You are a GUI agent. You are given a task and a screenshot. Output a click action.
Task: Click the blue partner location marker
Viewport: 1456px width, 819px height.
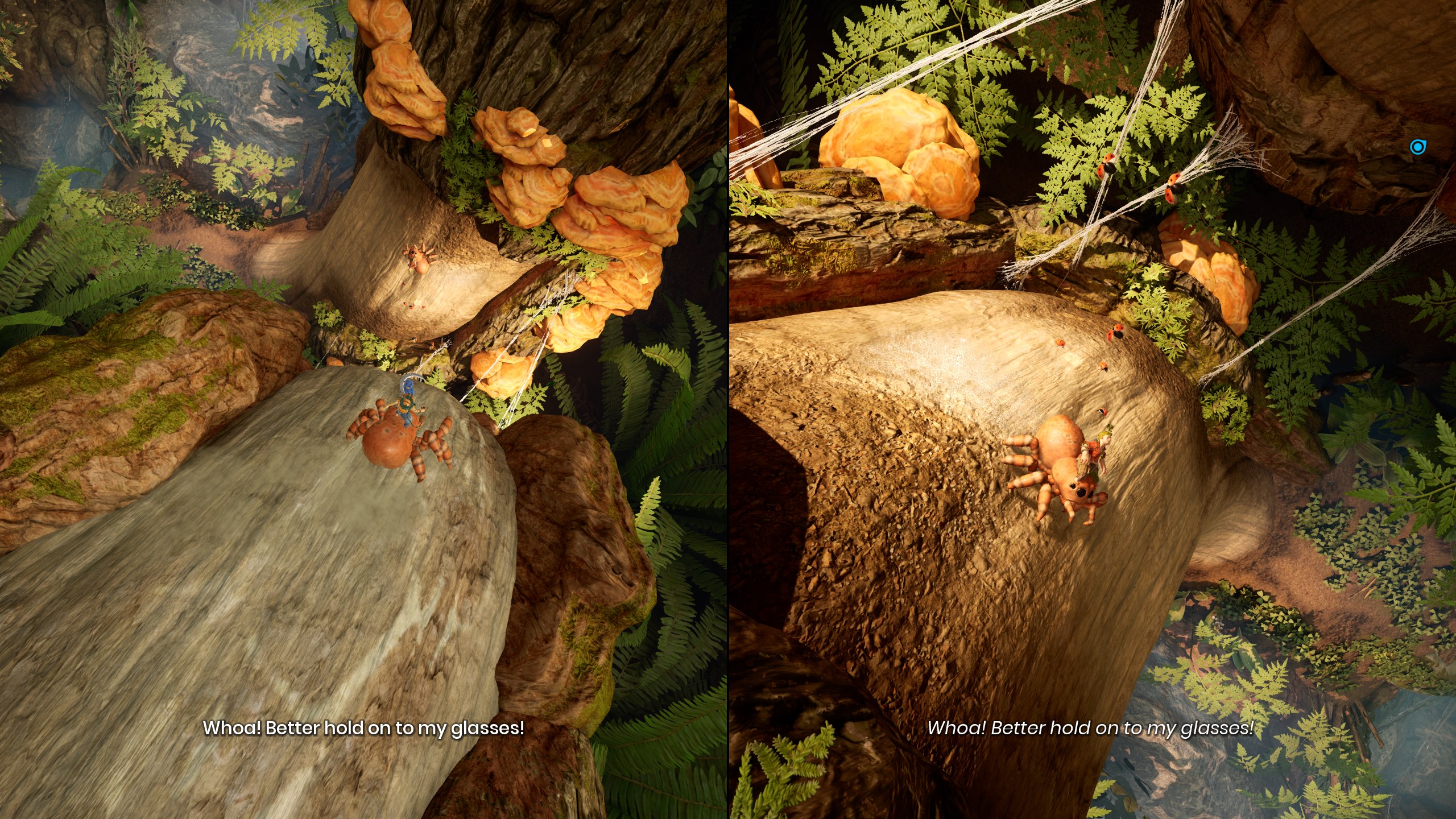(1416, 147)
